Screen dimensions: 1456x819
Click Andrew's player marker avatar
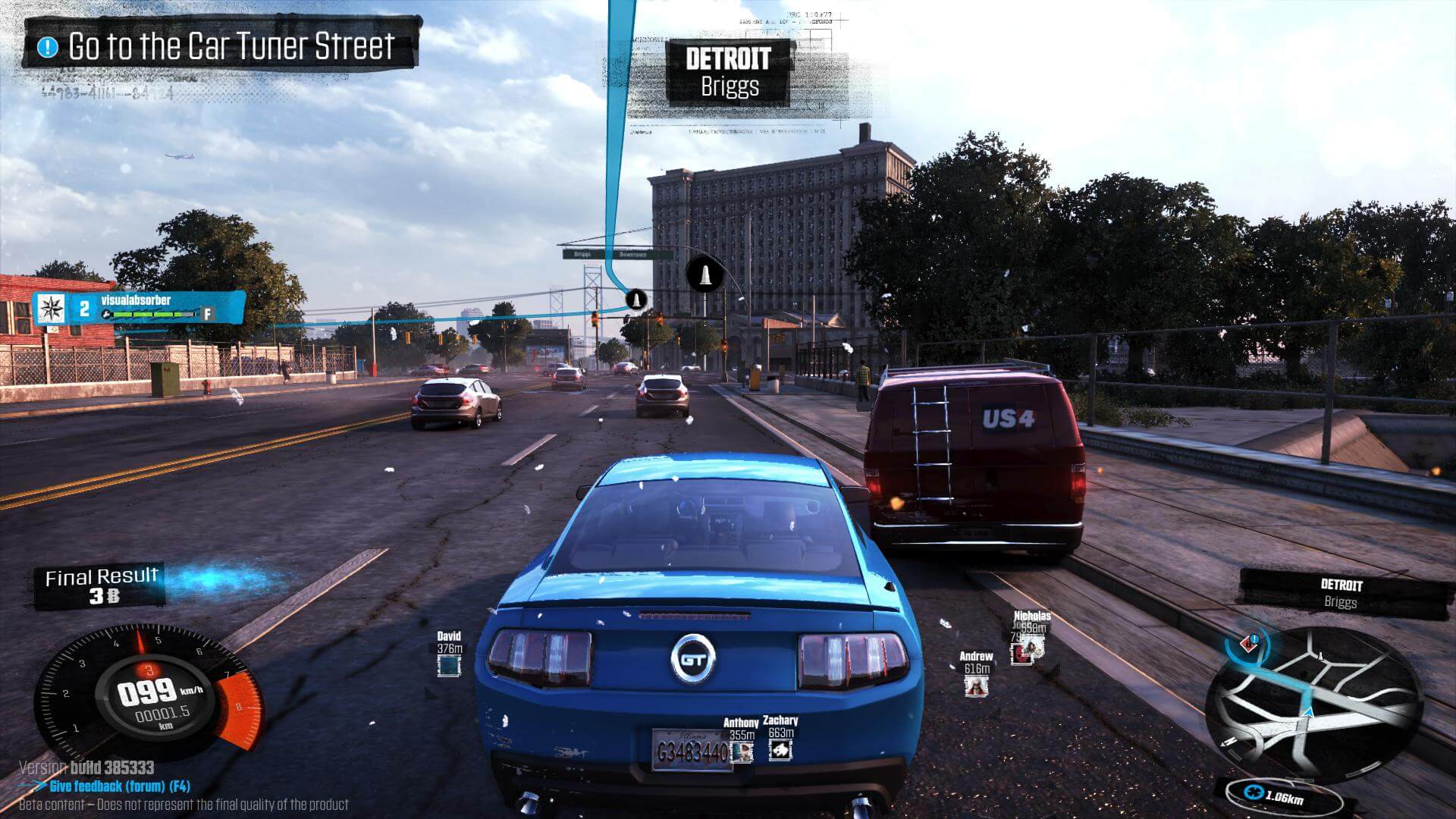click(976, 686)
